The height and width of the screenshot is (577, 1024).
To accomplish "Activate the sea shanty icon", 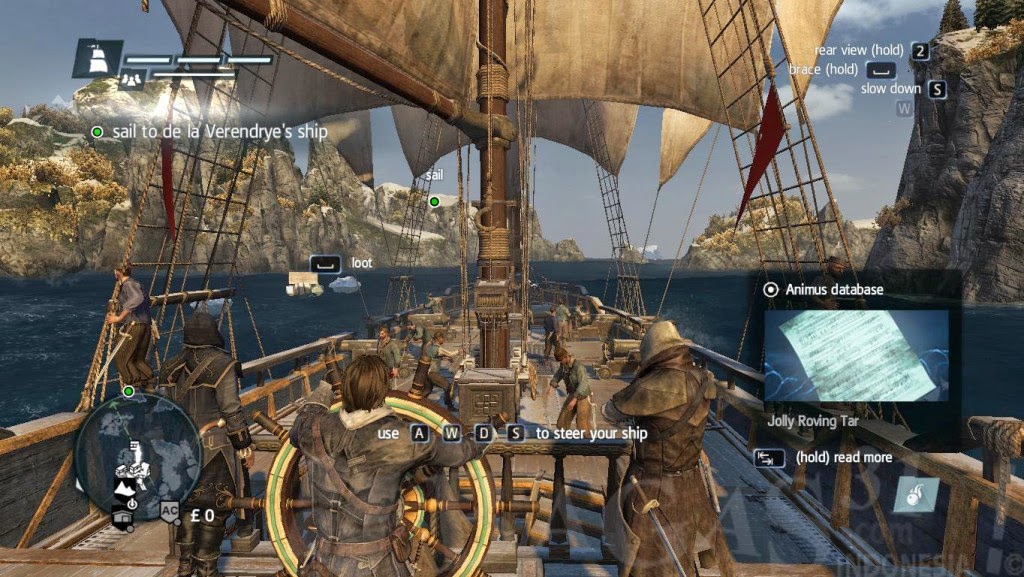I will [x=915, y=495].
